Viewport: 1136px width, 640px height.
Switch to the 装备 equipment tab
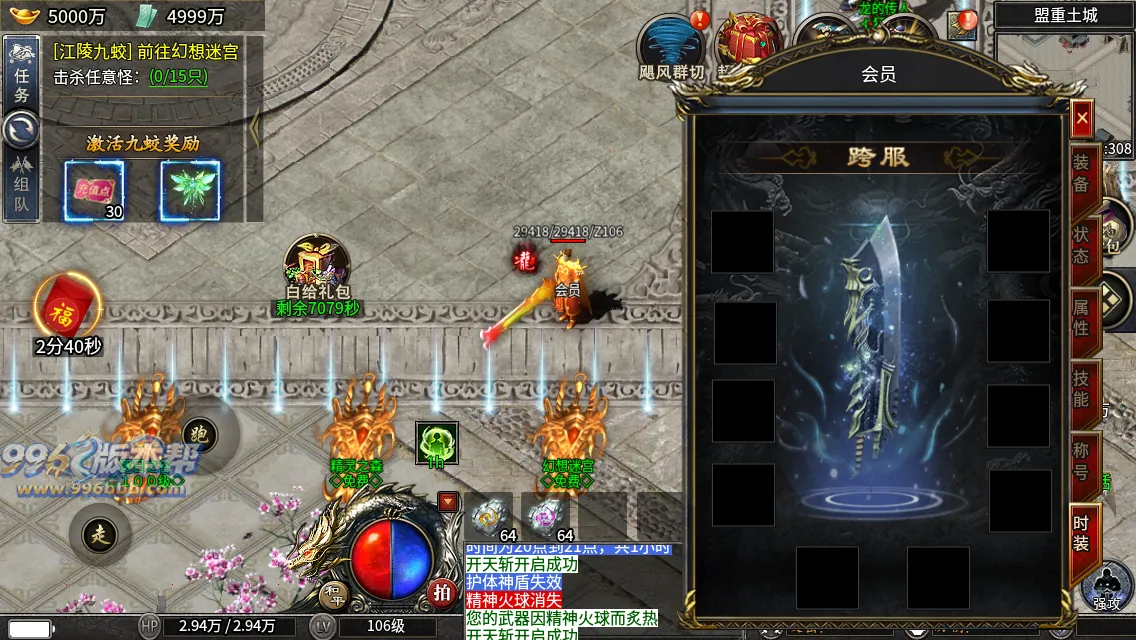[x=1083, y=172]
